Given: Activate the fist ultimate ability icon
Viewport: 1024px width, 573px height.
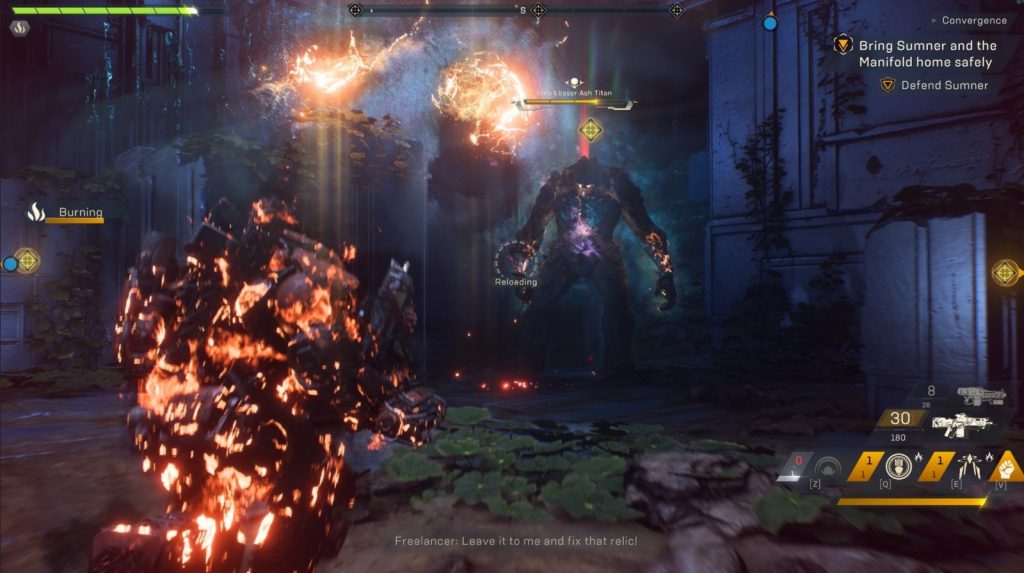Looking at the screenshot, I should pos(1009,465).
